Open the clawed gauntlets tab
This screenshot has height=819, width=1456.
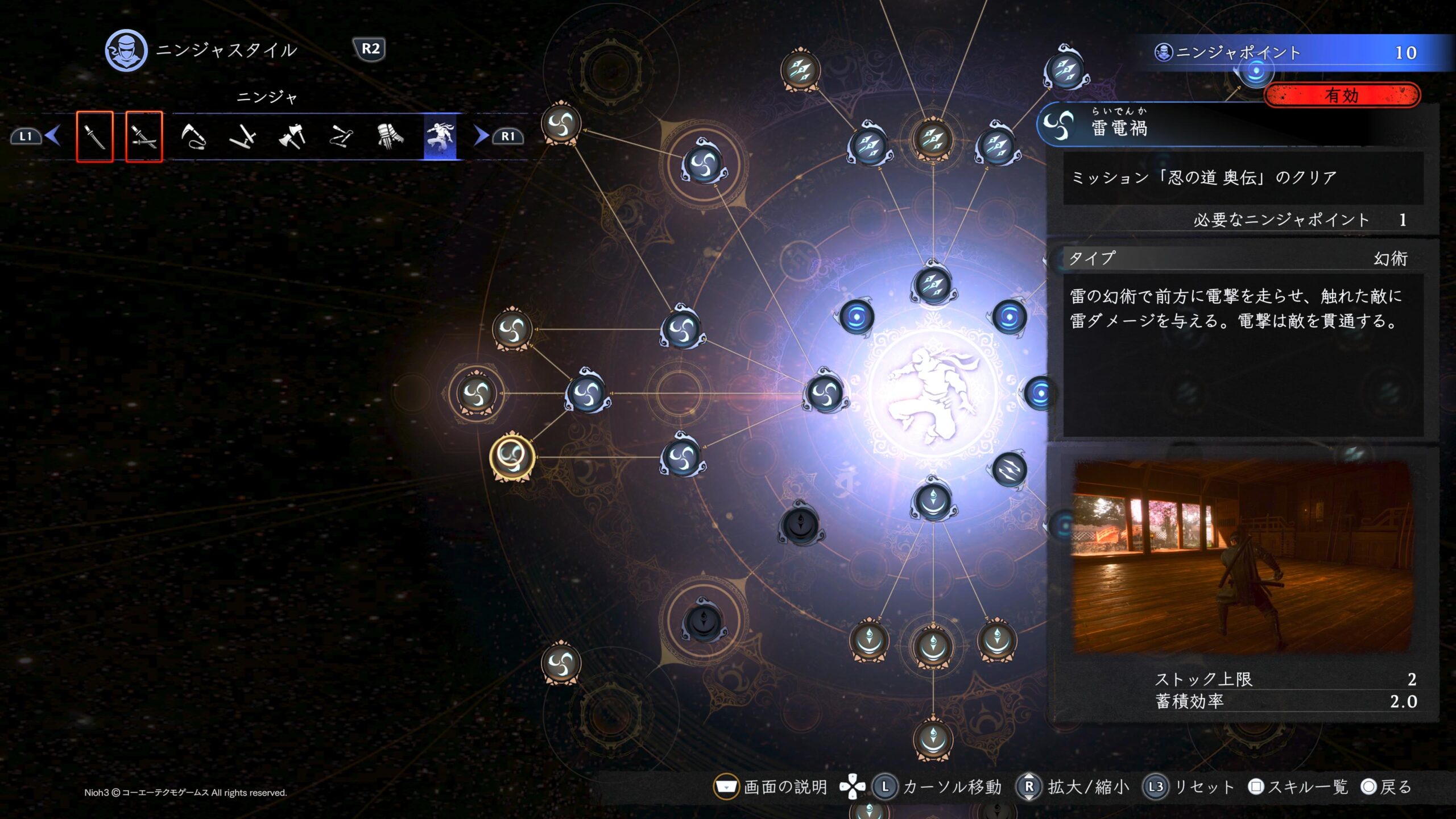[390, 136]
